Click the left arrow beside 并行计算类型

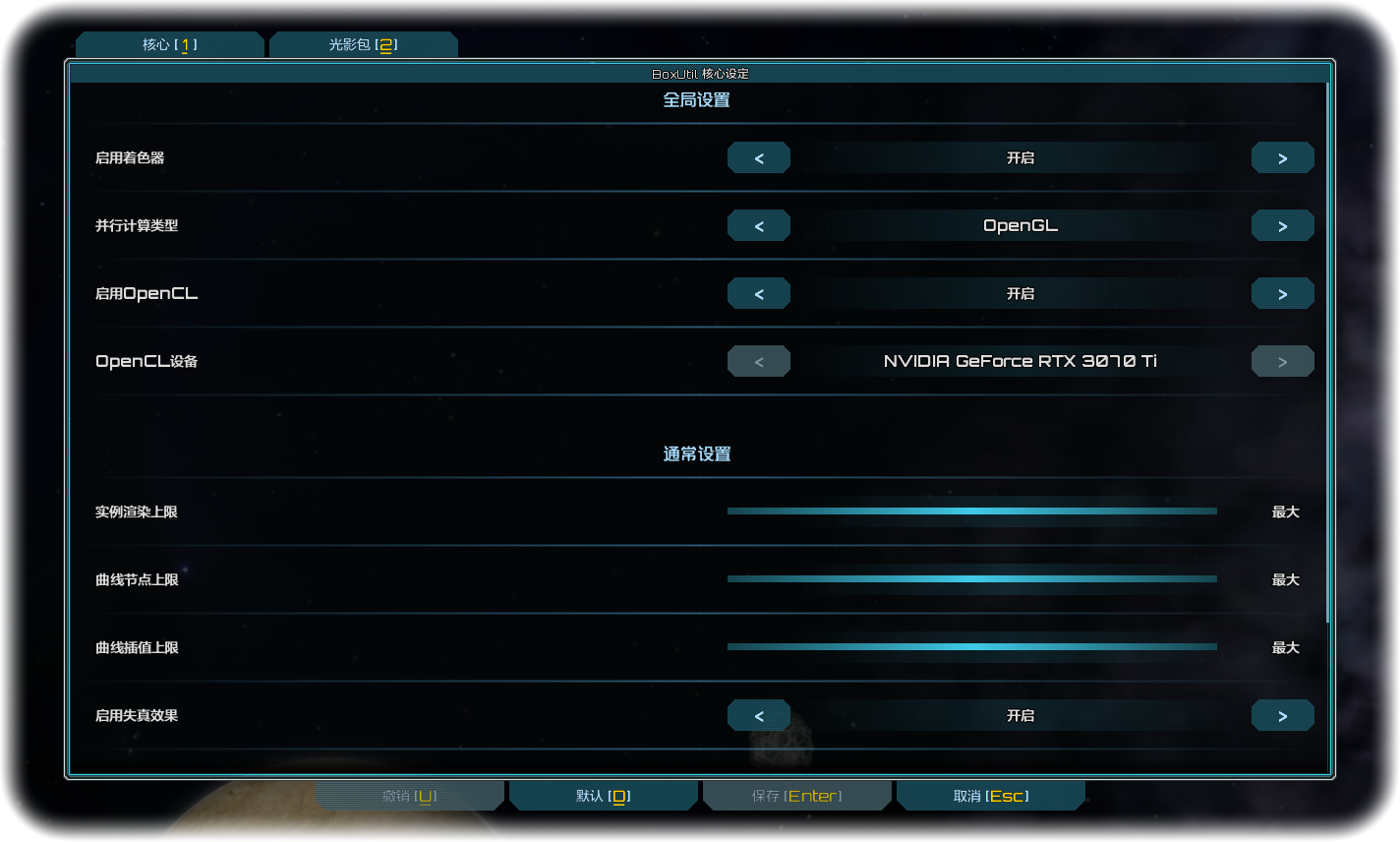758,225
